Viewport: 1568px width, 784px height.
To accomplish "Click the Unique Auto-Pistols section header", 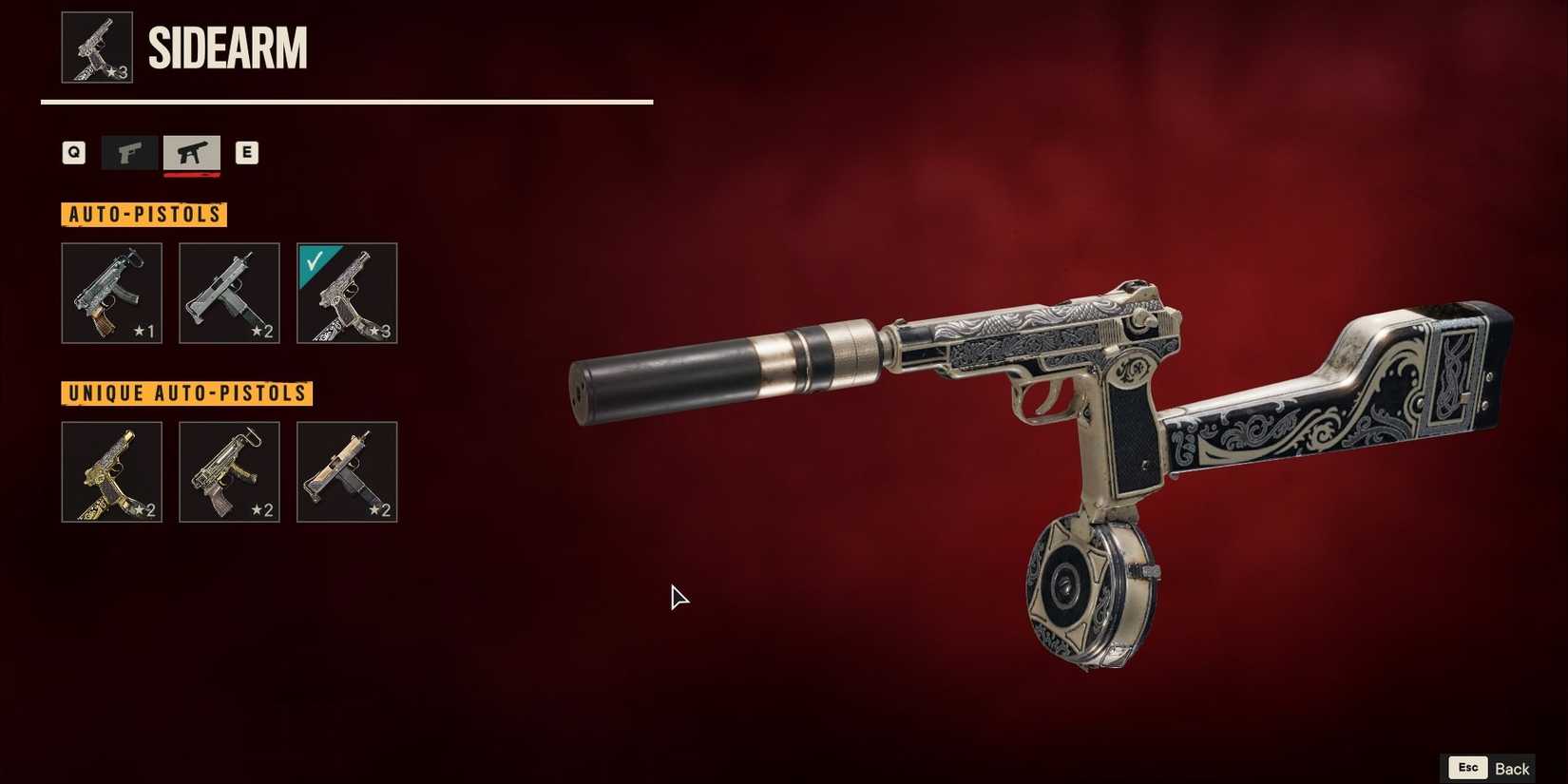I will (186, 392).
